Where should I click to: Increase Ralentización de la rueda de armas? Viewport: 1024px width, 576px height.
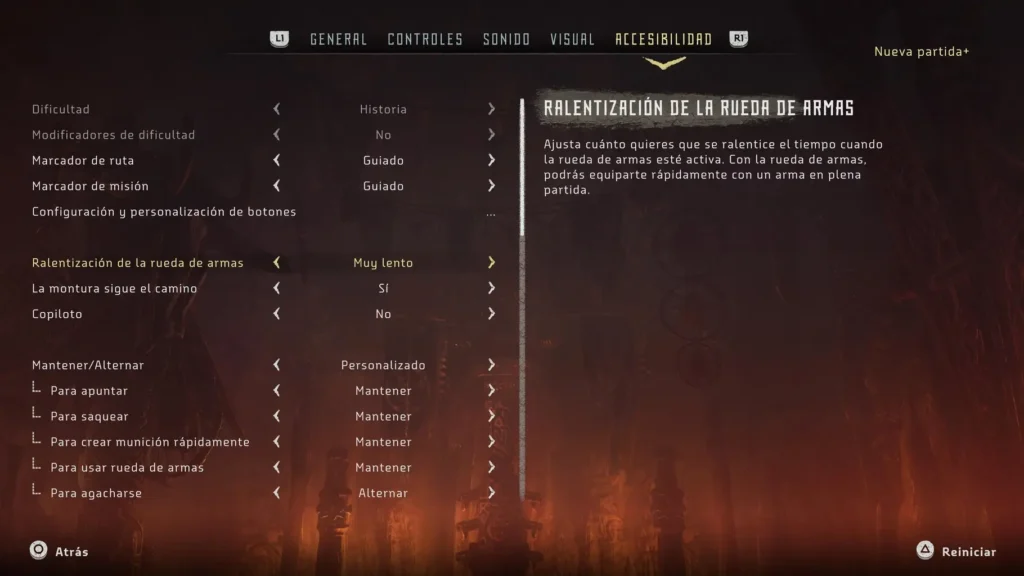pos(491,263)
